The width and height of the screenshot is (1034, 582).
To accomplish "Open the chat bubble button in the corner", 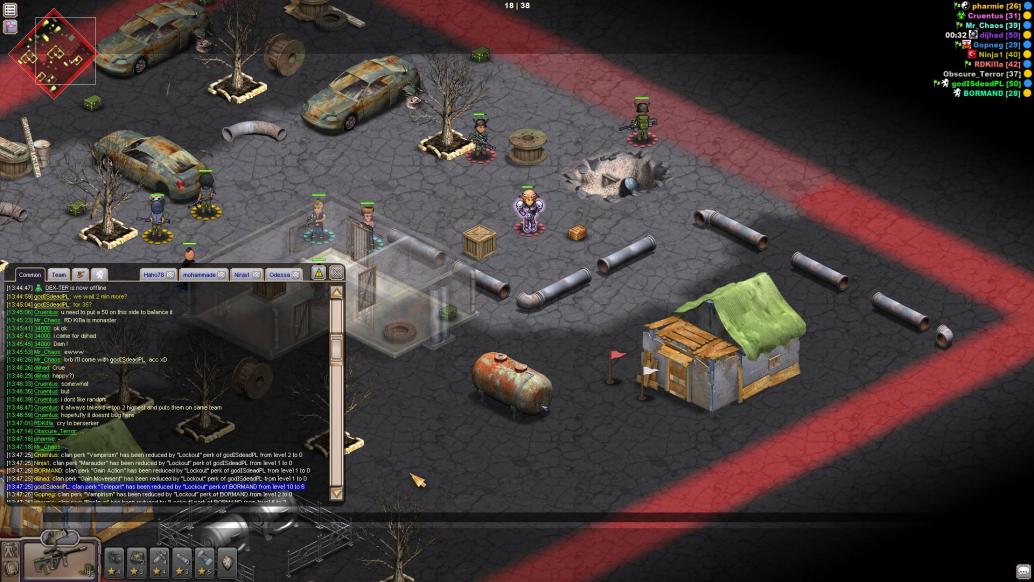I will 1023,571.
